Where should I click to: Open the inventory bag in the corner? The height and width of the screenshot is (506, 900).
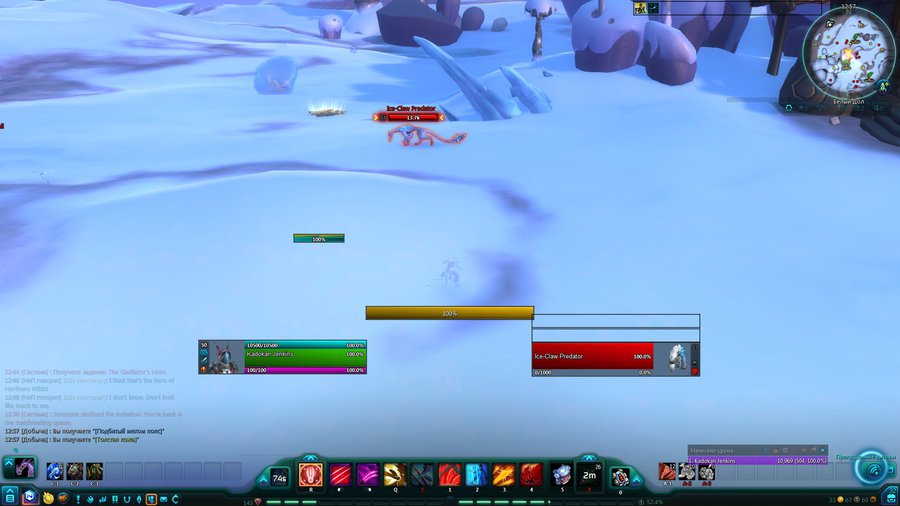tap(888, 496)
